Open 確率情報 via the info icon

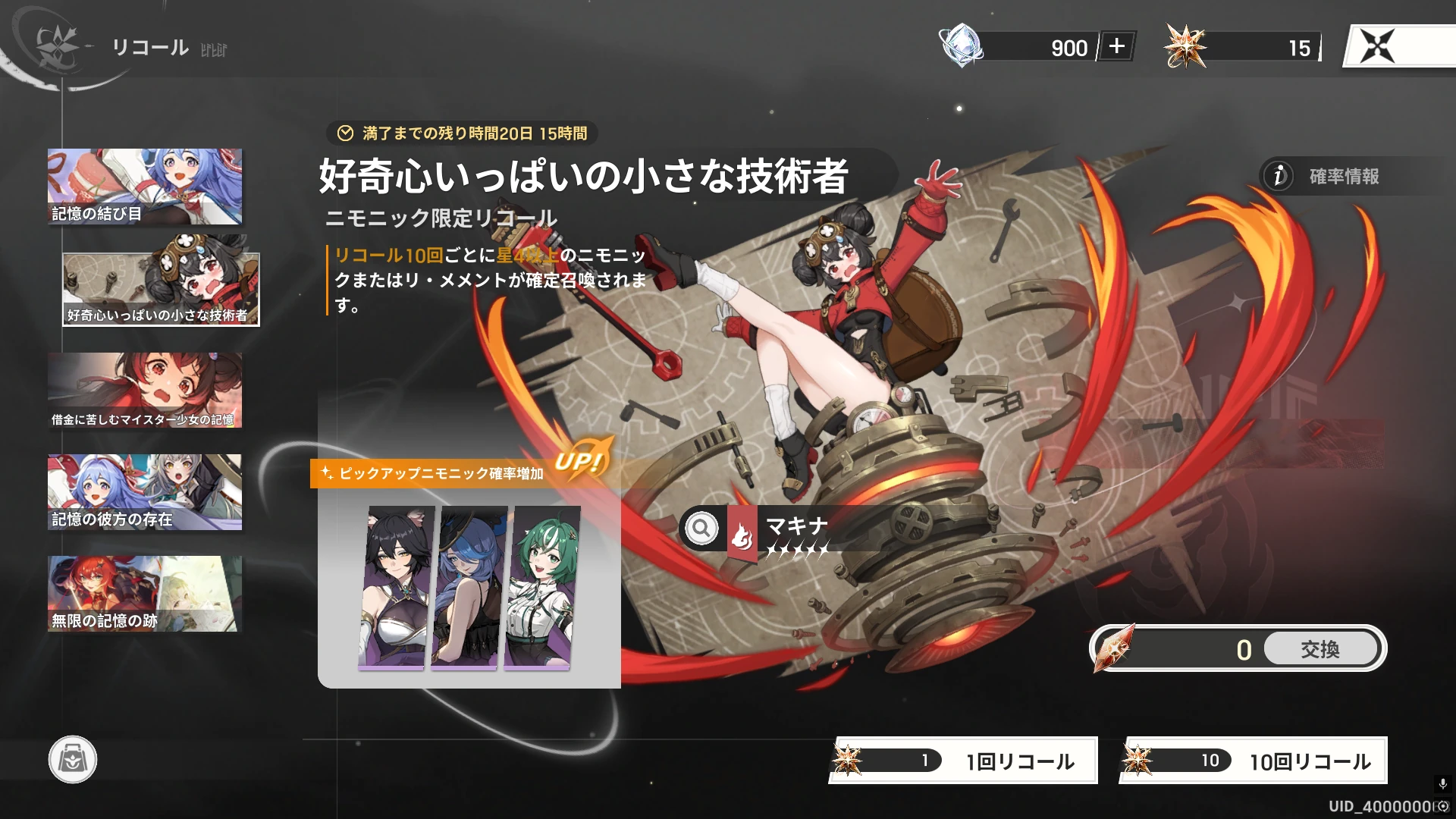coord(1278,177)
